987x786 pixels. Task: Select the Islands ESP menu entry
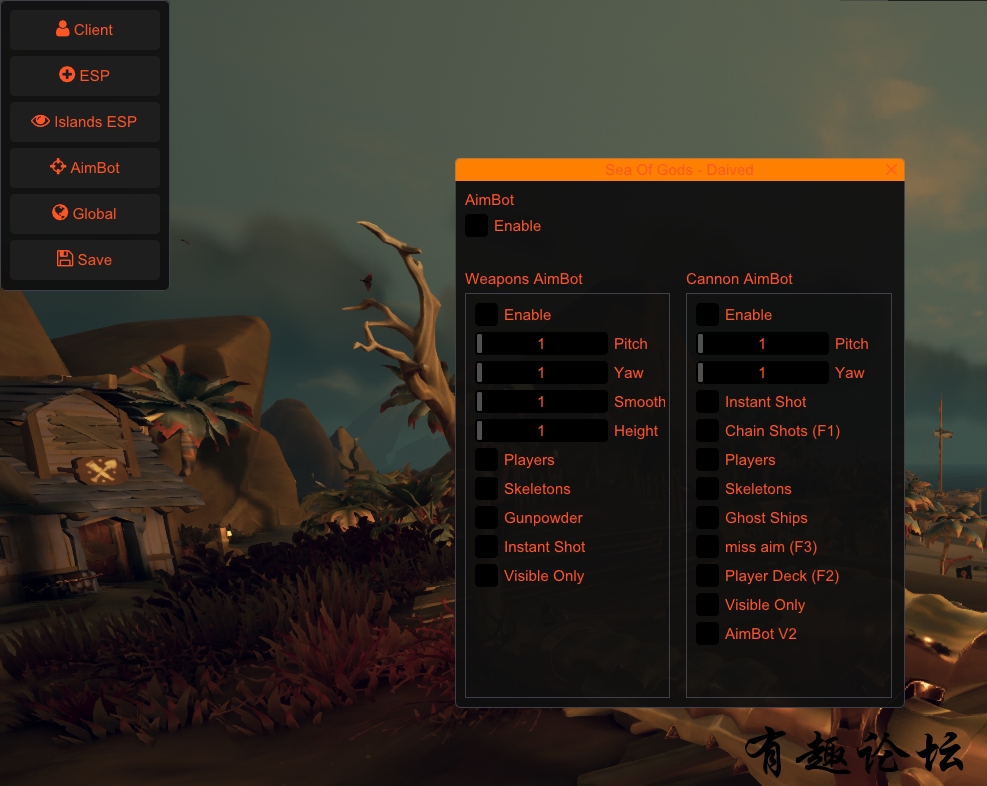click(85, 122)
